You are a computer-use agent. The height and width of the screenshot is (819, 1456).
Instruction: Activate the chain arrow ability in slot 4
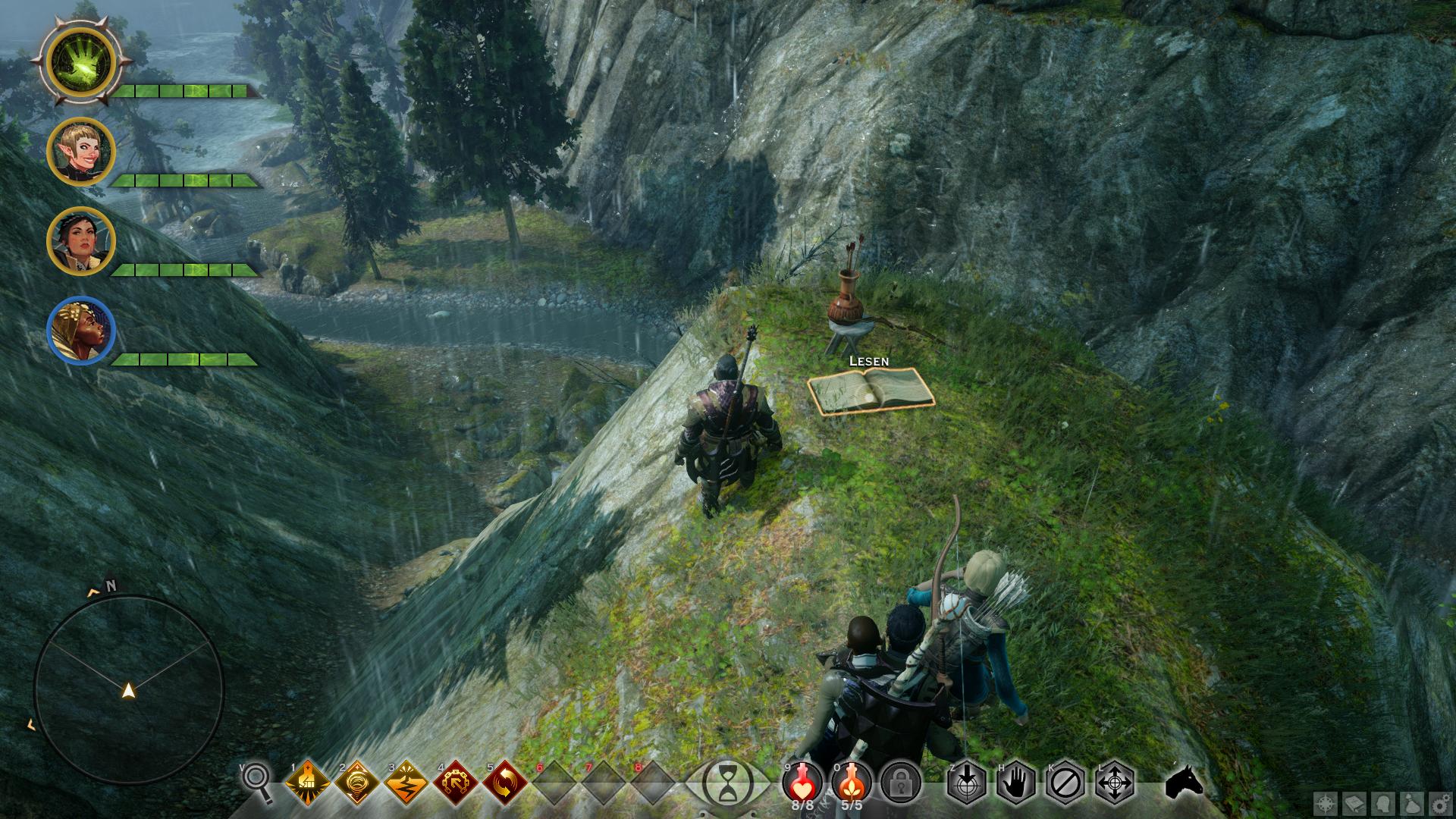pos(455,782)
